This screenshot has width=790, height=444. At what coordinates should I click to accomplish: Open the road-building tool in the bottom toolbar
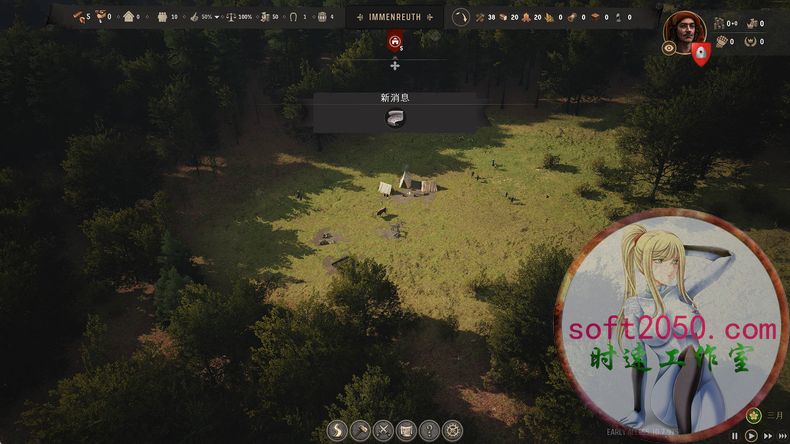(338, 431)
